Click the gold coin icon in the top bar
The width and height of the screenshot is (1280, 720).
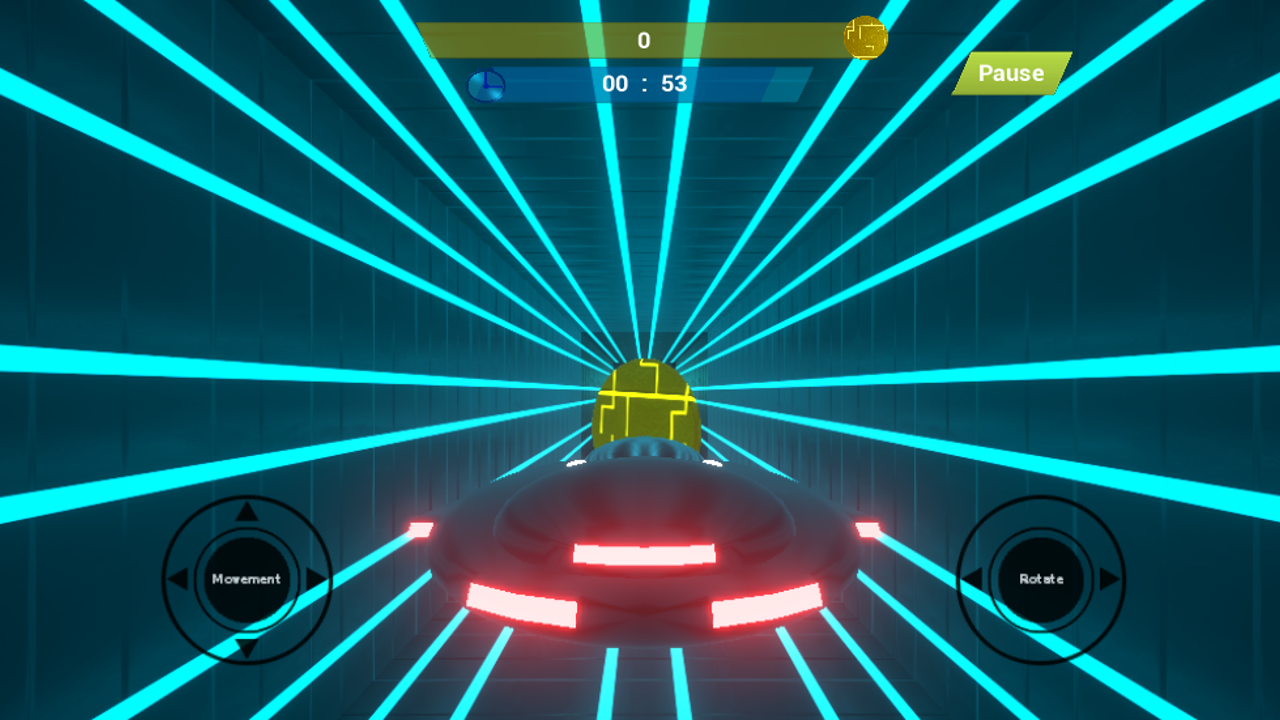(x=866, y=36)
